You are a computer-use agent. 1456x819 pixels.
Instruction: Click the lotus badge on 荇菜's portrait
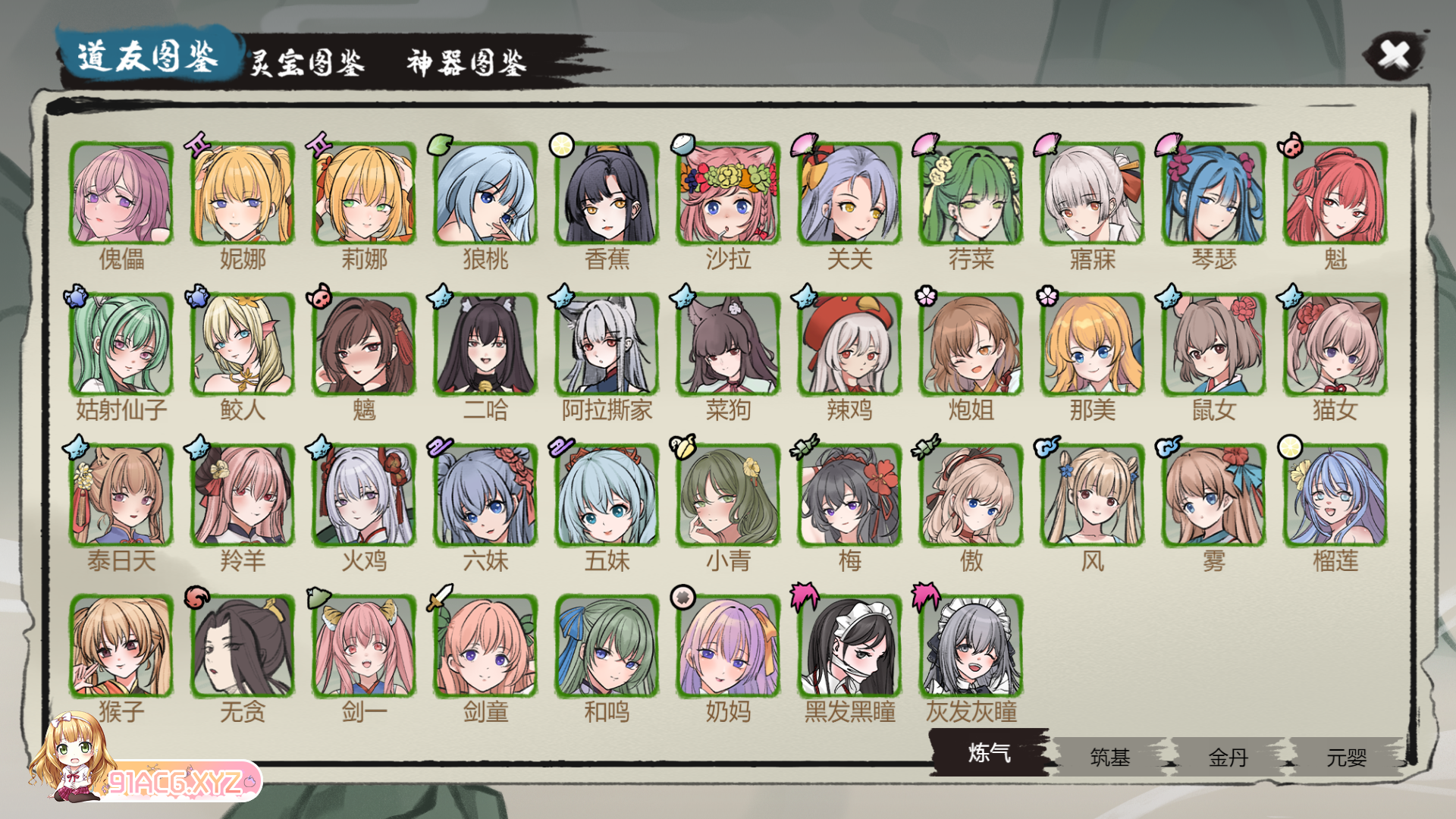tap(925, 144)
